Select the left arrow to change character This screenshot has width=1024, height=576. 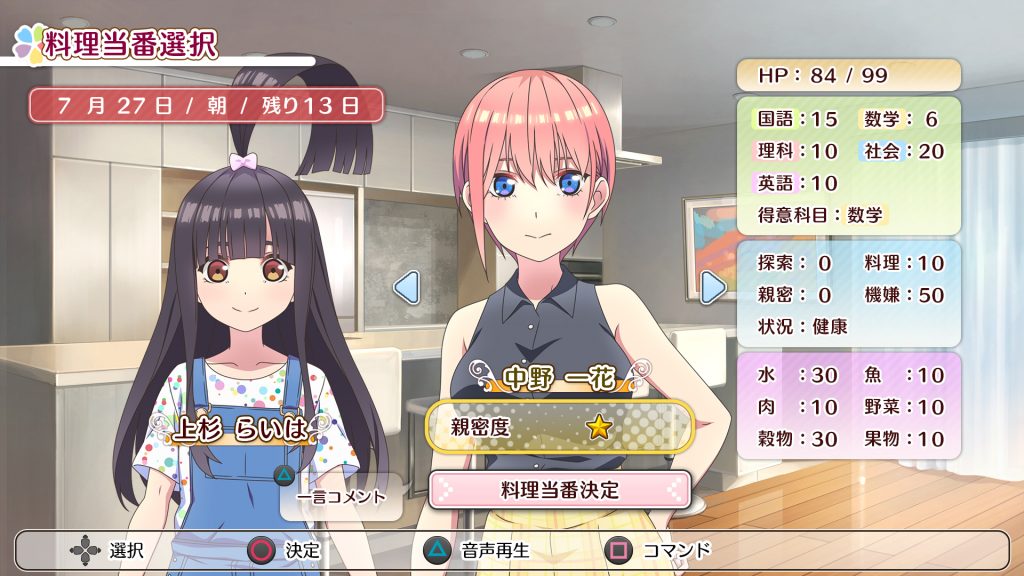pos(406,288)
